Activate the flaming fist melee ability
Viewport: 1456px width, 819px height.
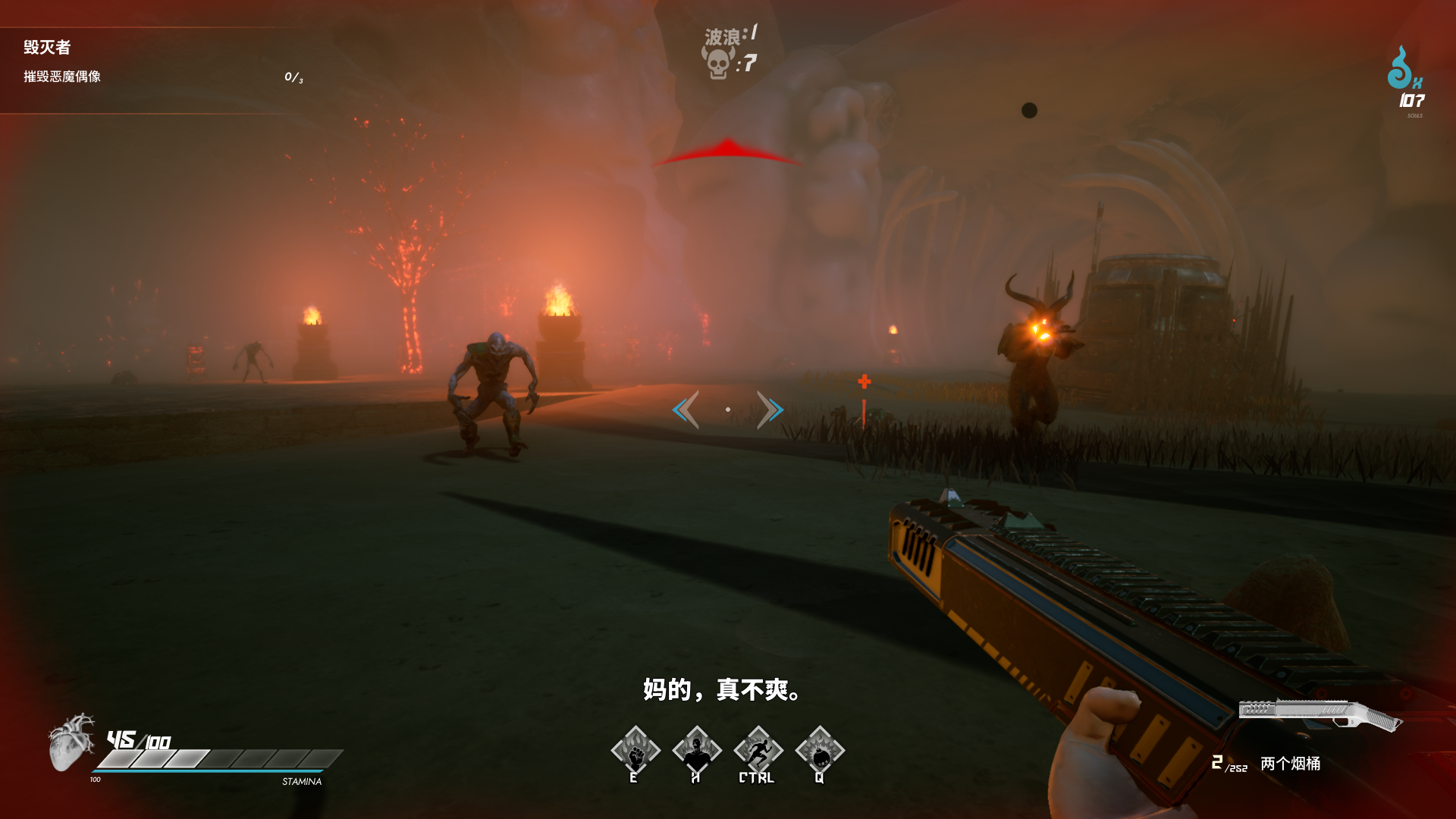click(x=635, y=751)
